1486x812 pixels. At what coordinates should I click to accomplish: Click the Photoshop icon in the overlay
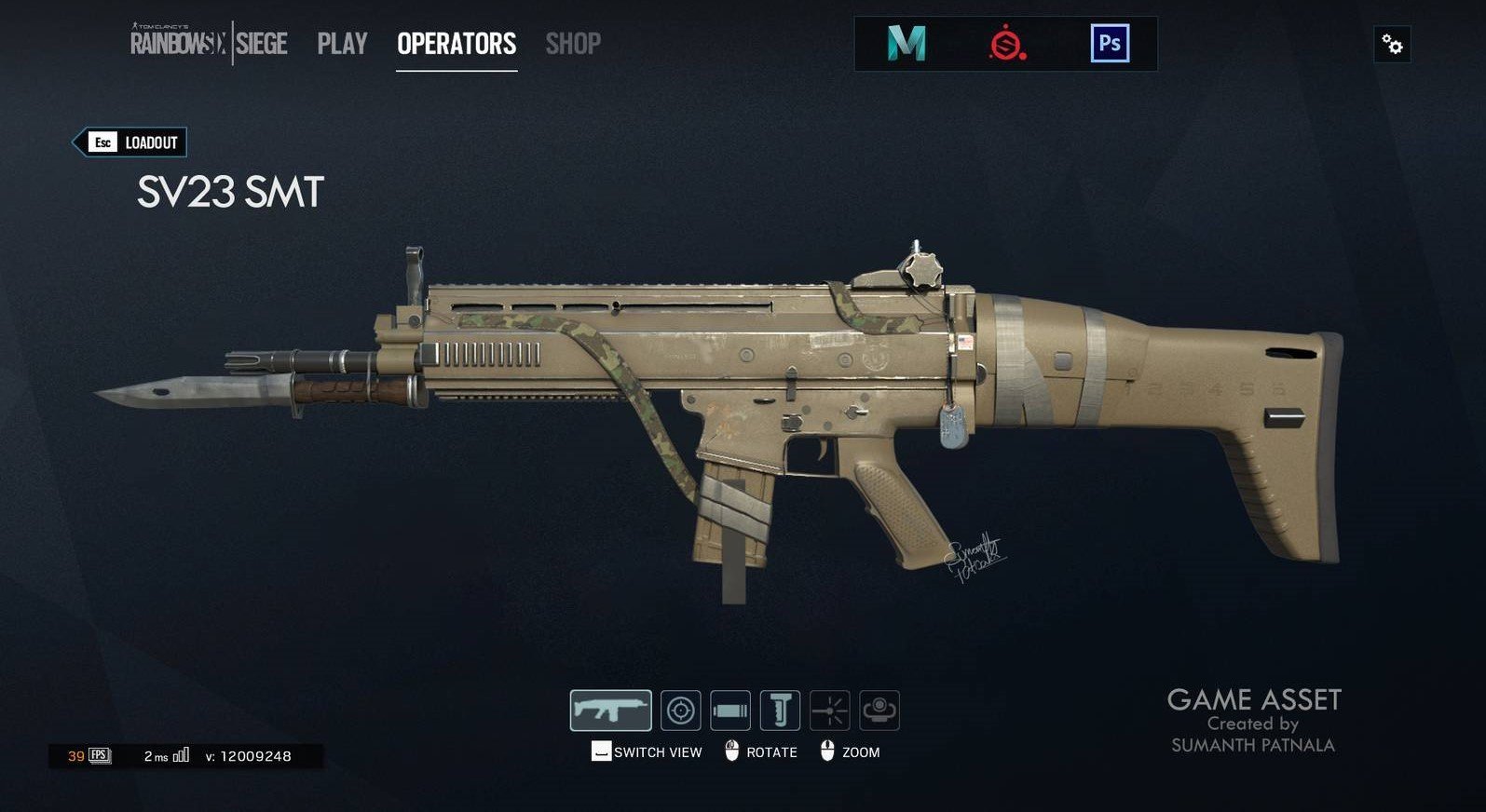(1110, 44)
